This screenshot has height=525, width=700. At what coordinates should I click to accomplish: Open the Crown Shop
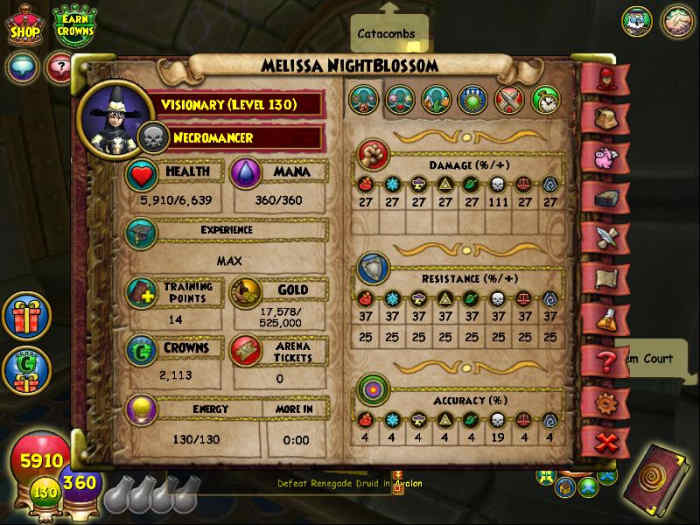point(25,27)
